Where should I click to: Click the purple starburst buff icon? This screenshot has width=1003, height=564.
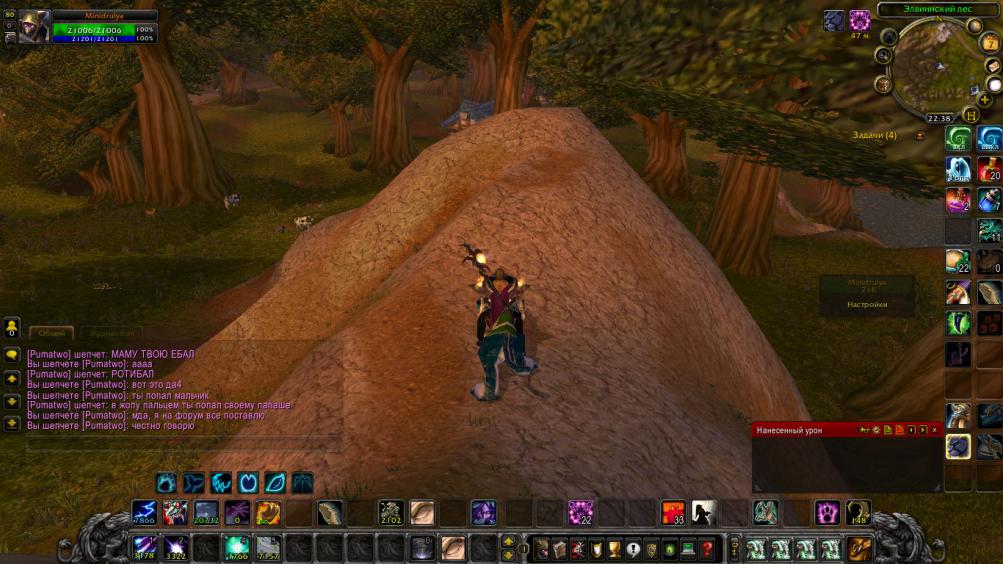(859, 20)
